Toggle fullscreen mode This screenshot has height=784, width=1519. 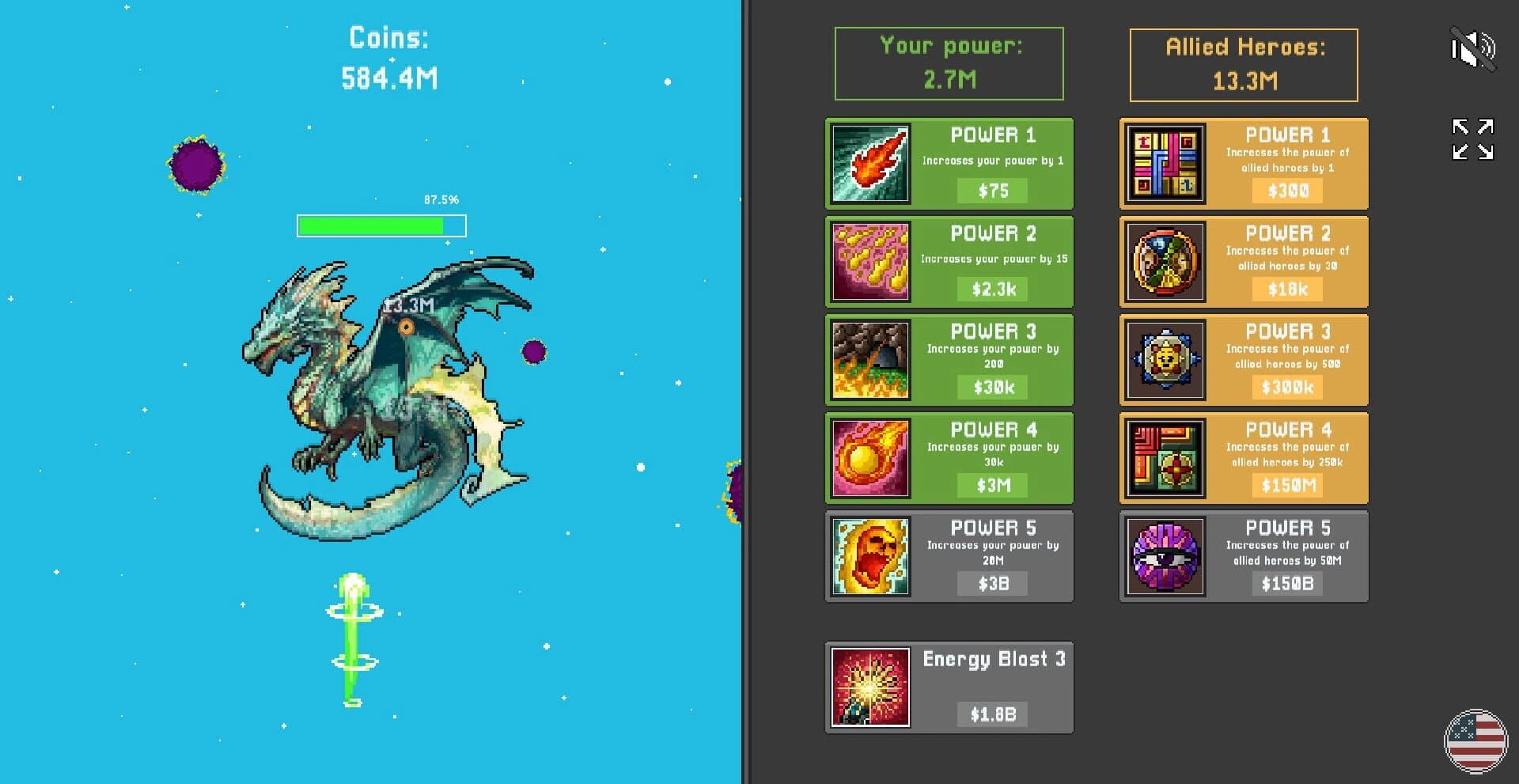click(x=1473, y=138)
